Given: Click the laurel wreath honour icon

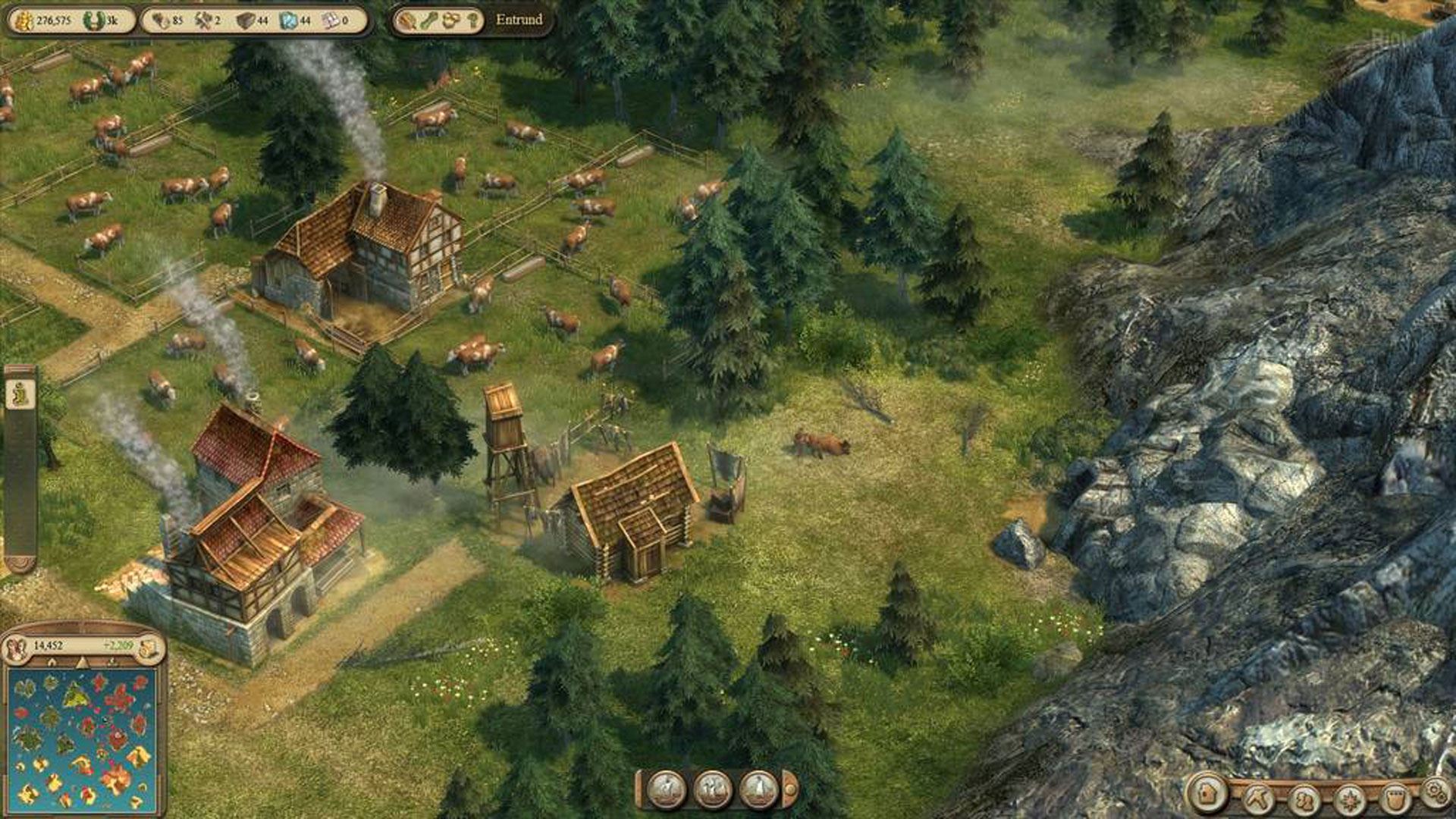Looking at the screenshot, I should (x=93, y=20).
